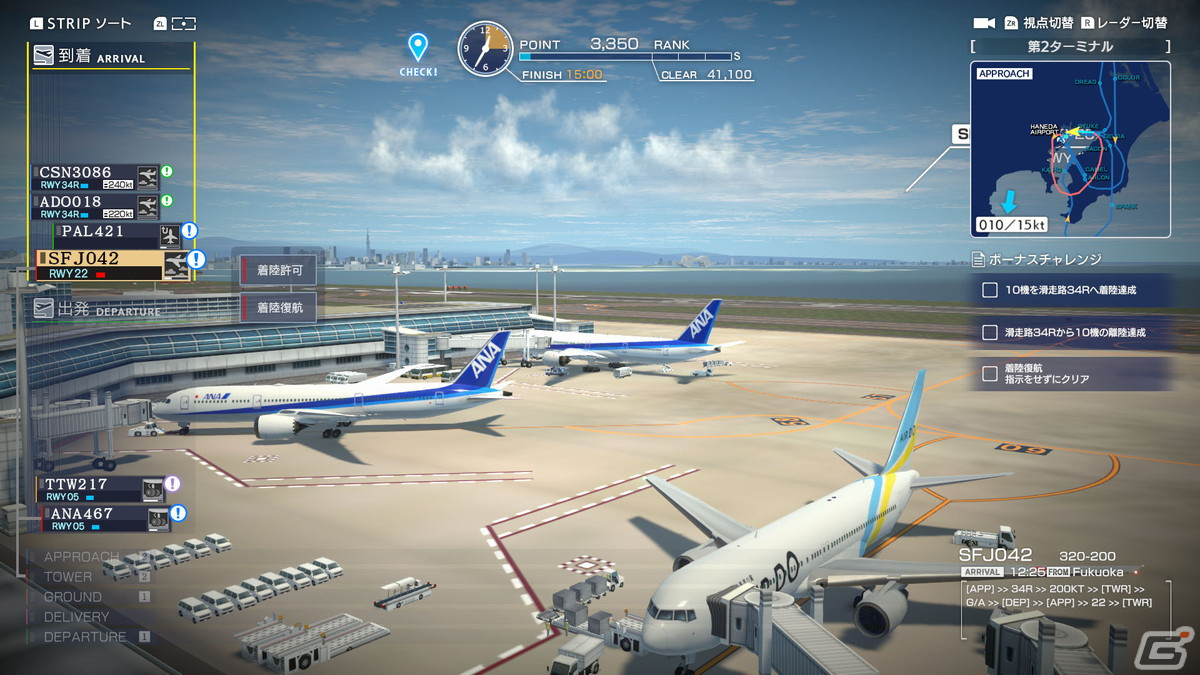Click the blue alert icon beside SFJ042
The height and width of the screenshot is (675, 1200).
click(x=196, y=259)
